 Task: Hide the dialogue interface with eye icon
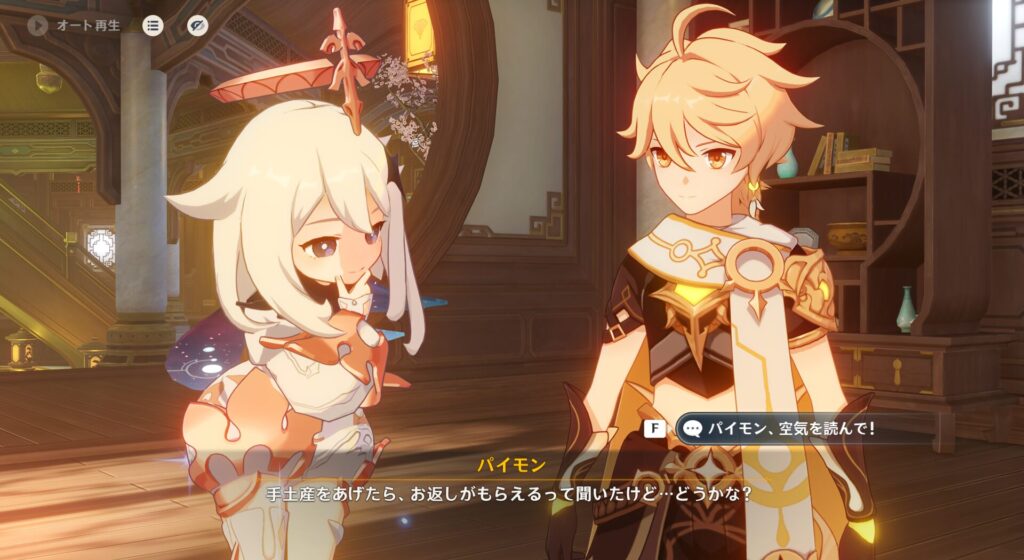click(197, 25)
